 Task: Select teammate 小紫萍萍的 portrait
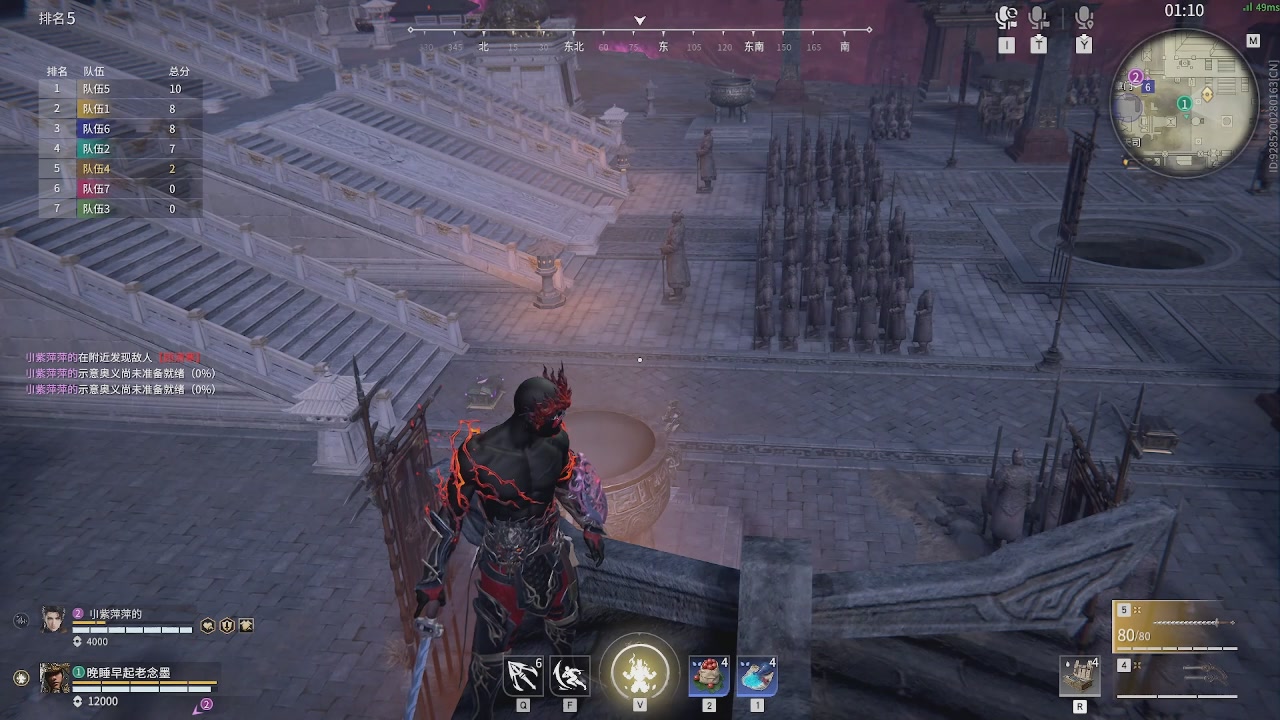[53, 620]
